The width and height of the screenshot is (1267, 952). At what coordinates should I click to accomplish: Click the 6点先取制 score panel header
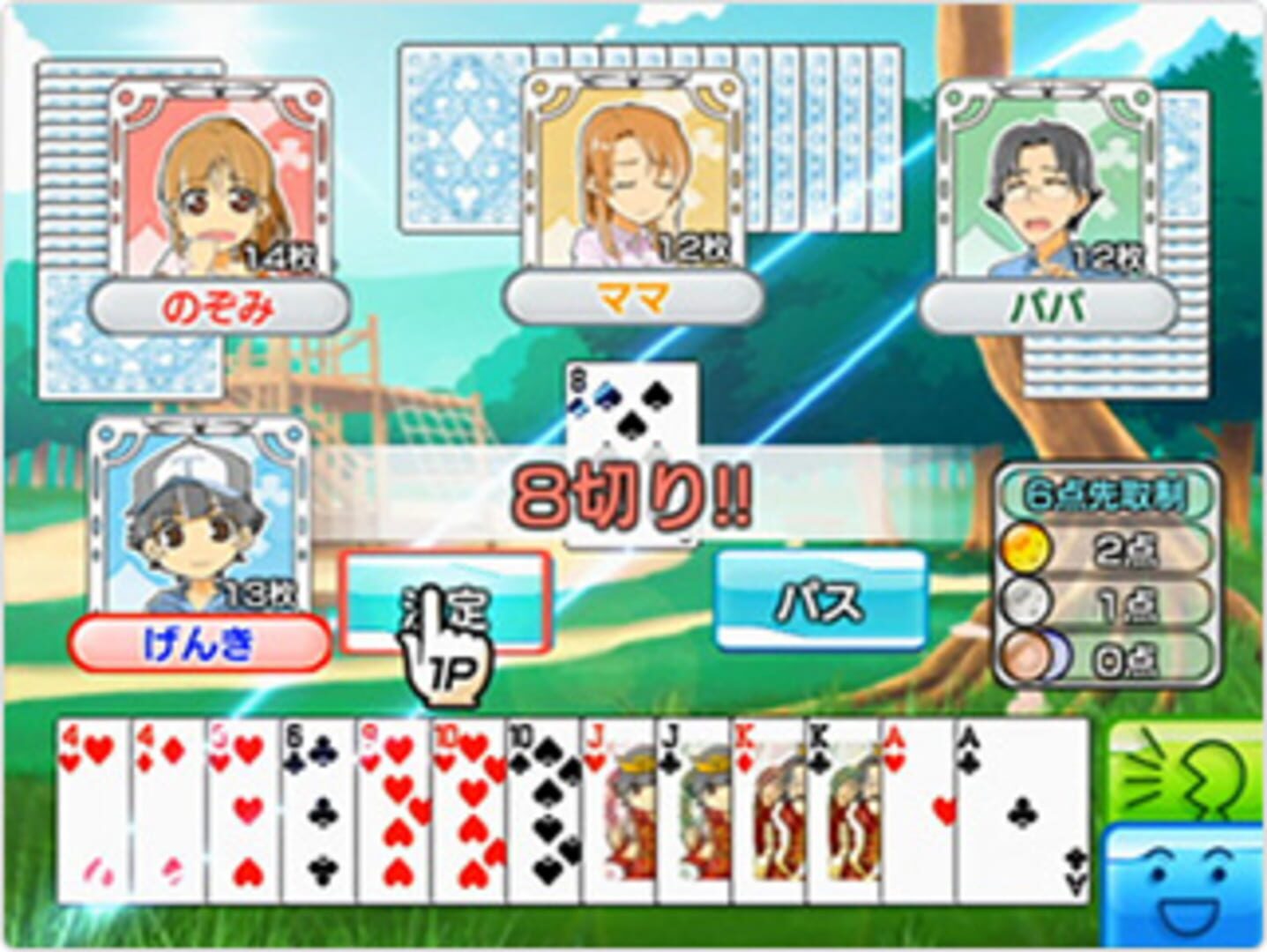[1109, 490]
